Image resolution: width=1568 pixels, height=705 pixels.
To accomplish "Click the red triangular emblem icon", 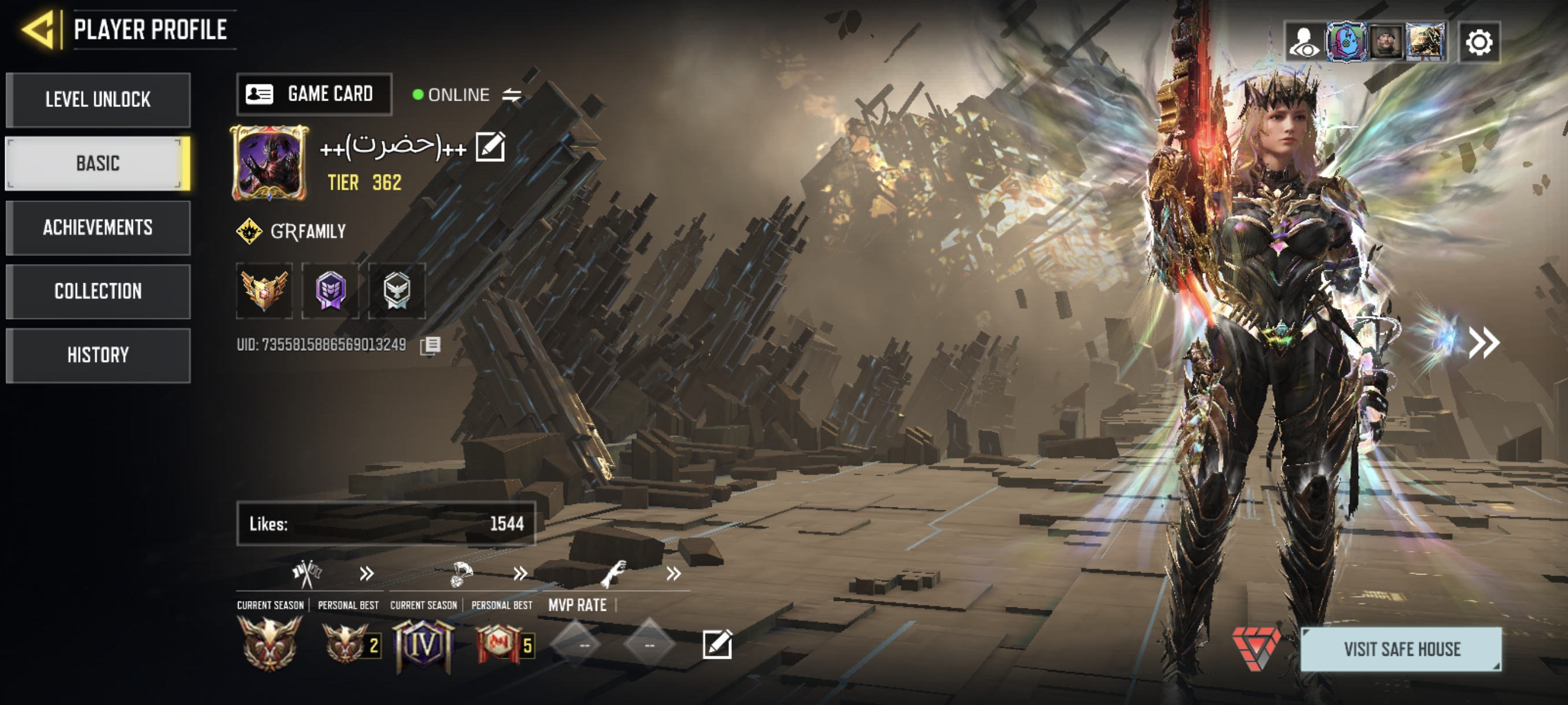I will (x=1255, y=647).
